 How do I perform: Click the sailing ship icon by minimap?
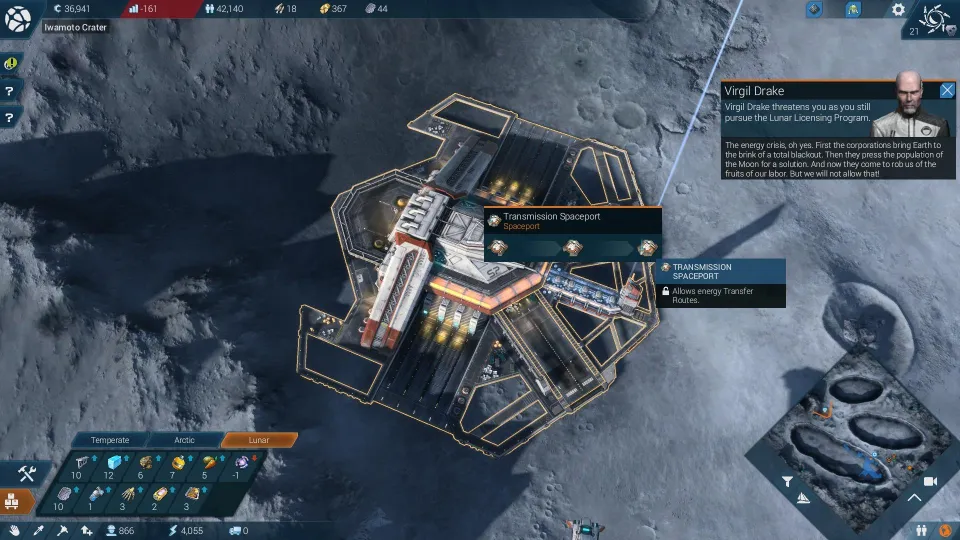point(803,497)
